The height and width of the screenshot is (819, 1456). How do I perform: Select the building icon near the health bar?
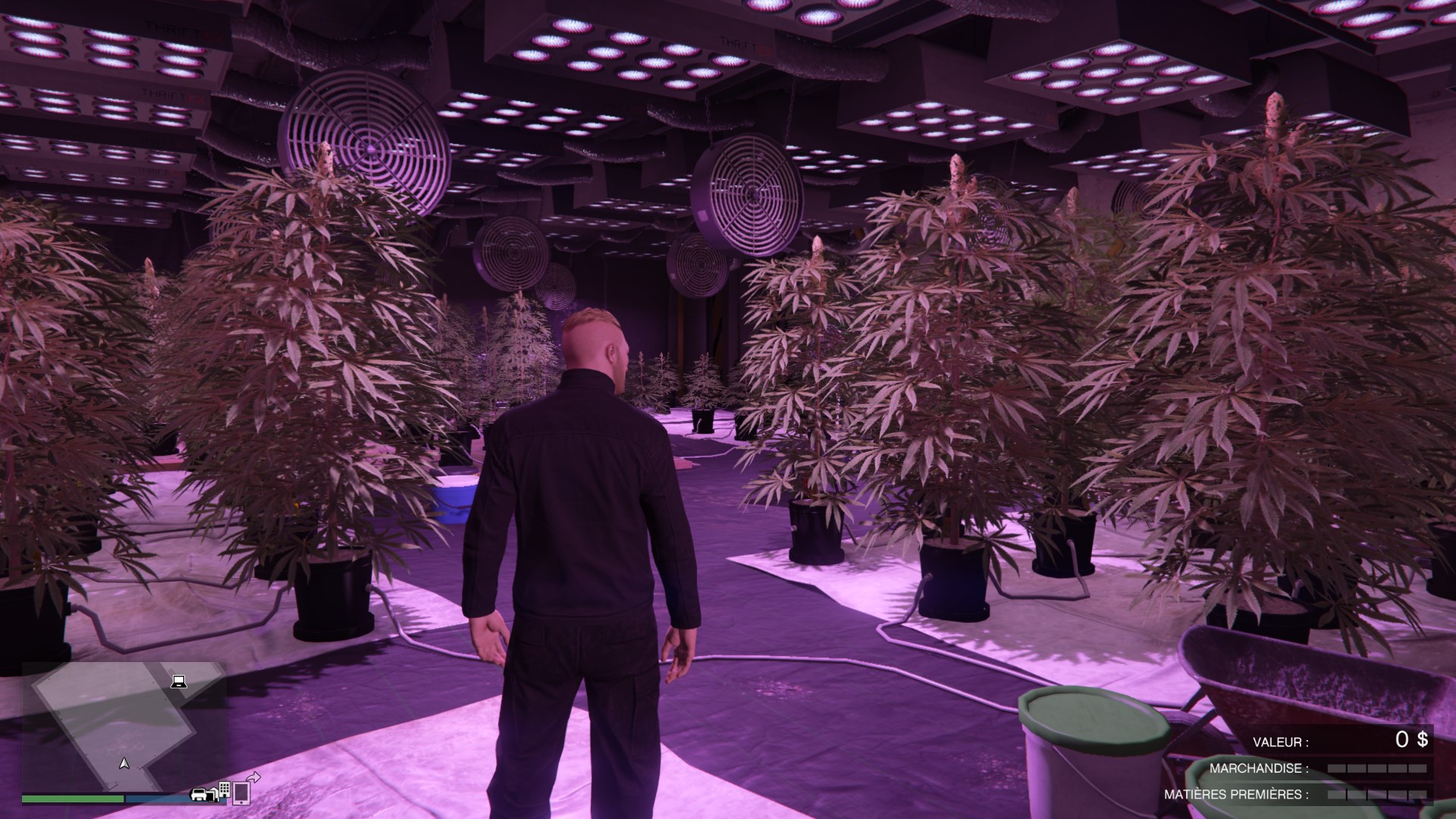[224, 789]
